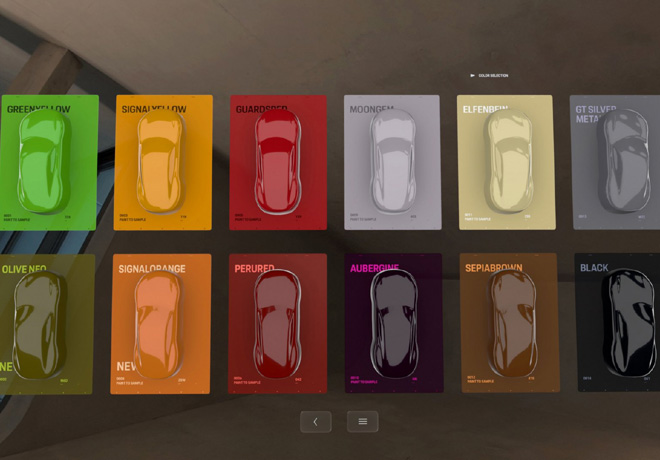The image size is (660, 460).
Task: Pick the Guardsred paint sample
Action: point(278,163)
